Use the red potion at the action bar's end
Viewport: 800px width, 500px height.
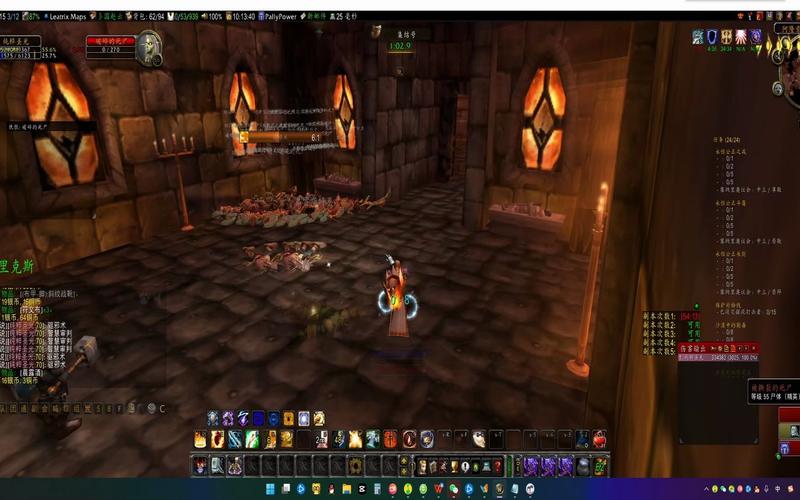pyautogui.click(x=599, y=439)
